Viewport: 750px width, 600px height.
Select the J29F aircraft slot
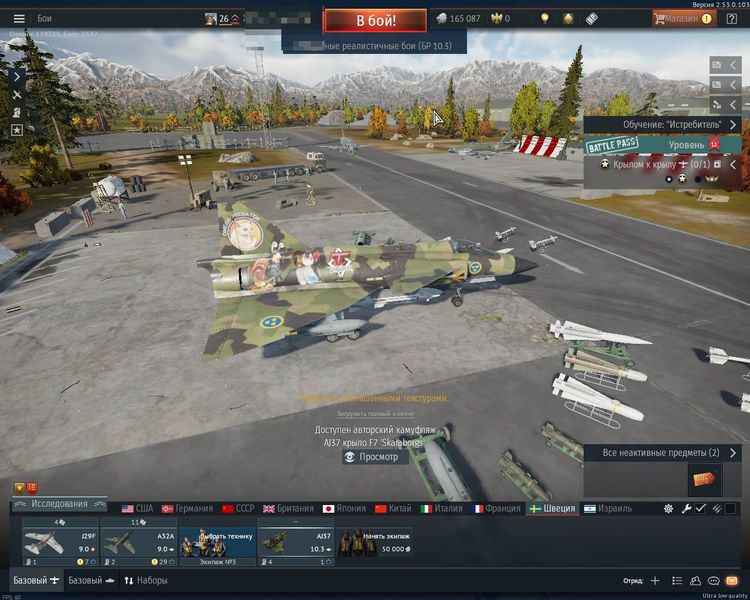[60, 542]
